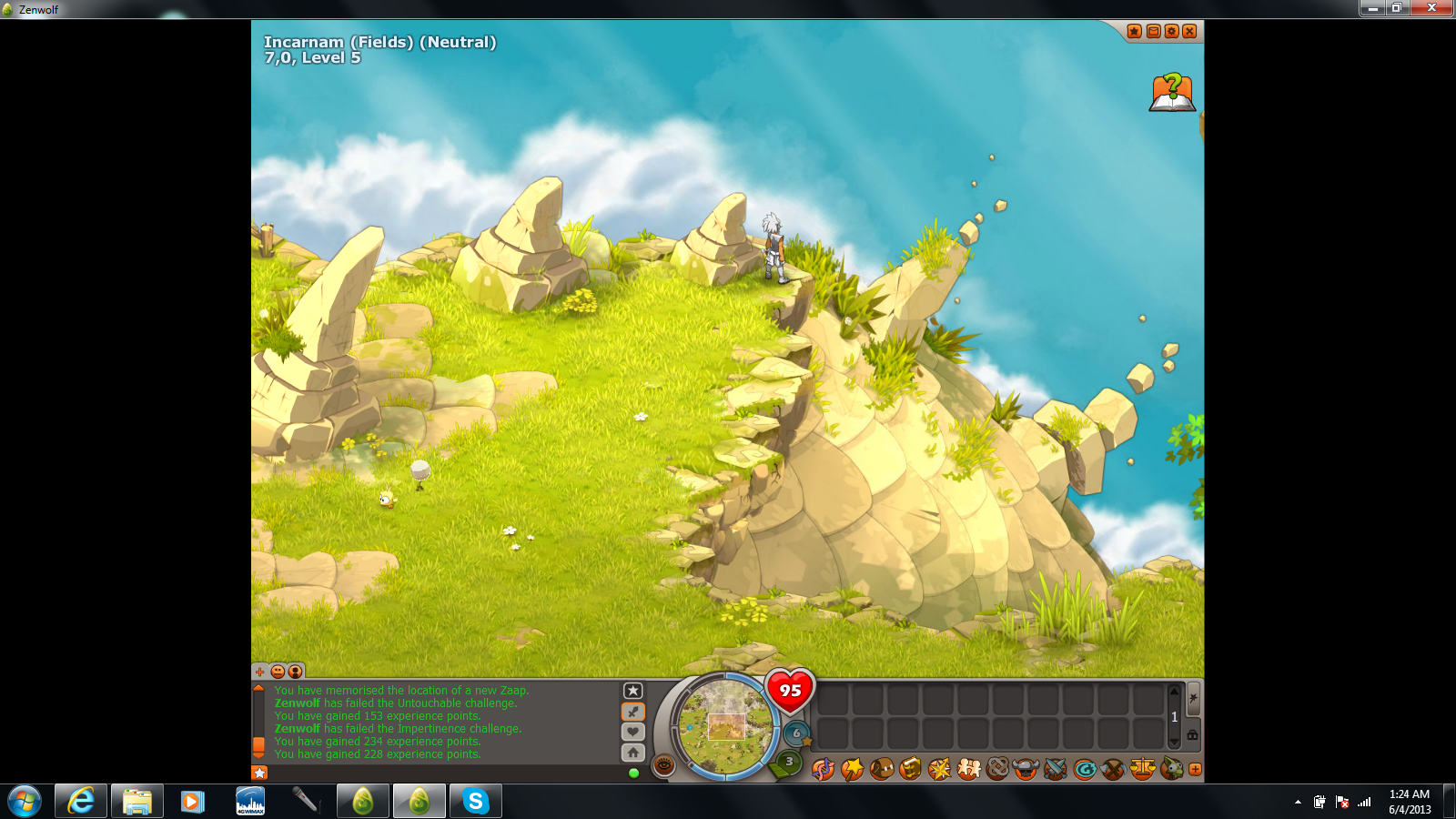Open the inventory bag icon
Viewport: 1456px width, 819px height.
pos(882,770)
